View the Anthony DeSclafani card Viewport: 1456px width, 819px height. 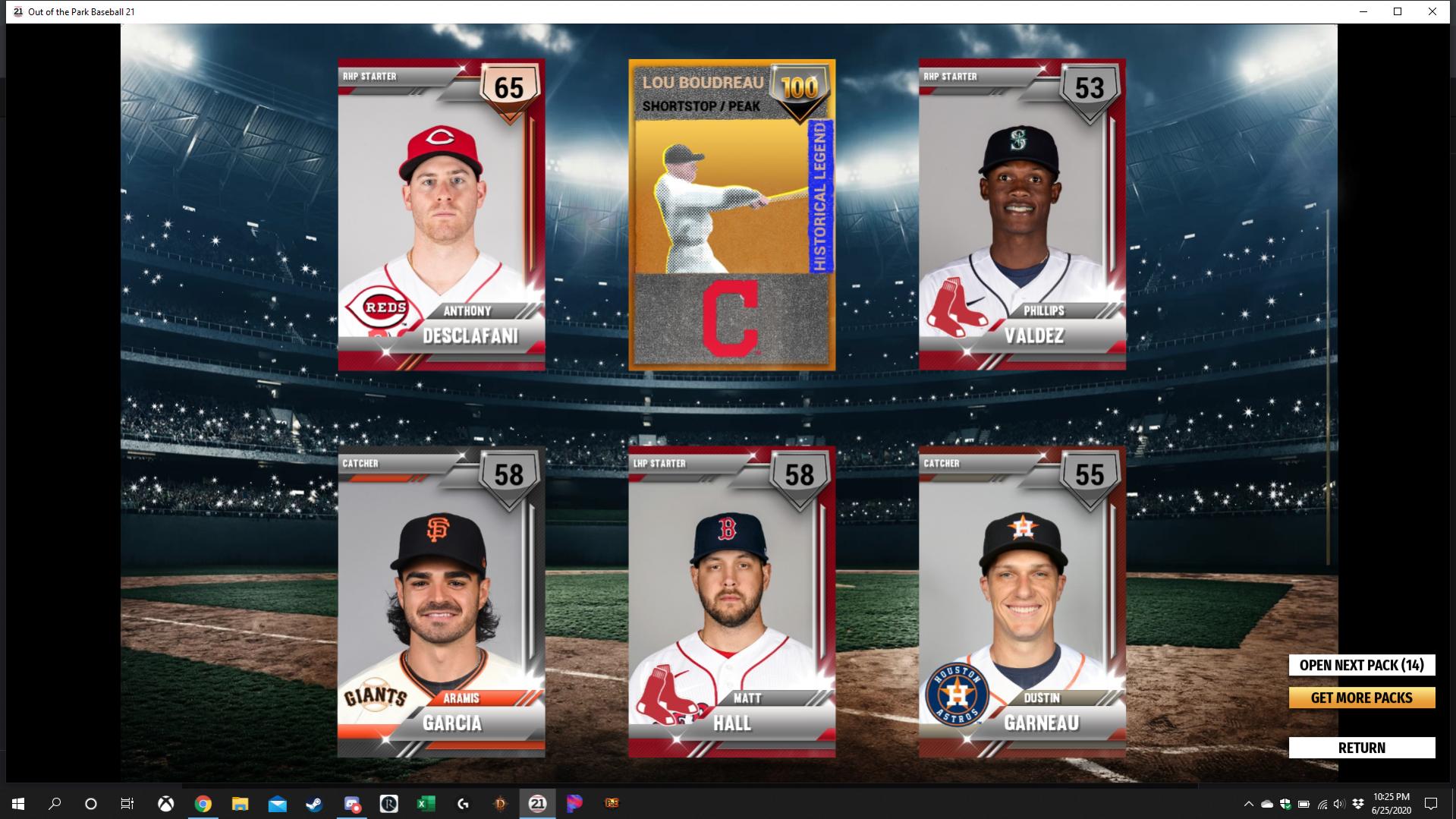point(442,215)
